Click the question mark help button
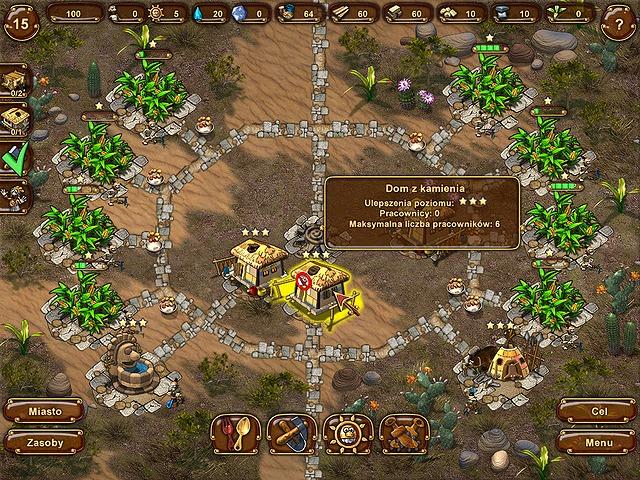Image resolution: width=640 pixels, height=480 pixels. click(x=618, y=24)
